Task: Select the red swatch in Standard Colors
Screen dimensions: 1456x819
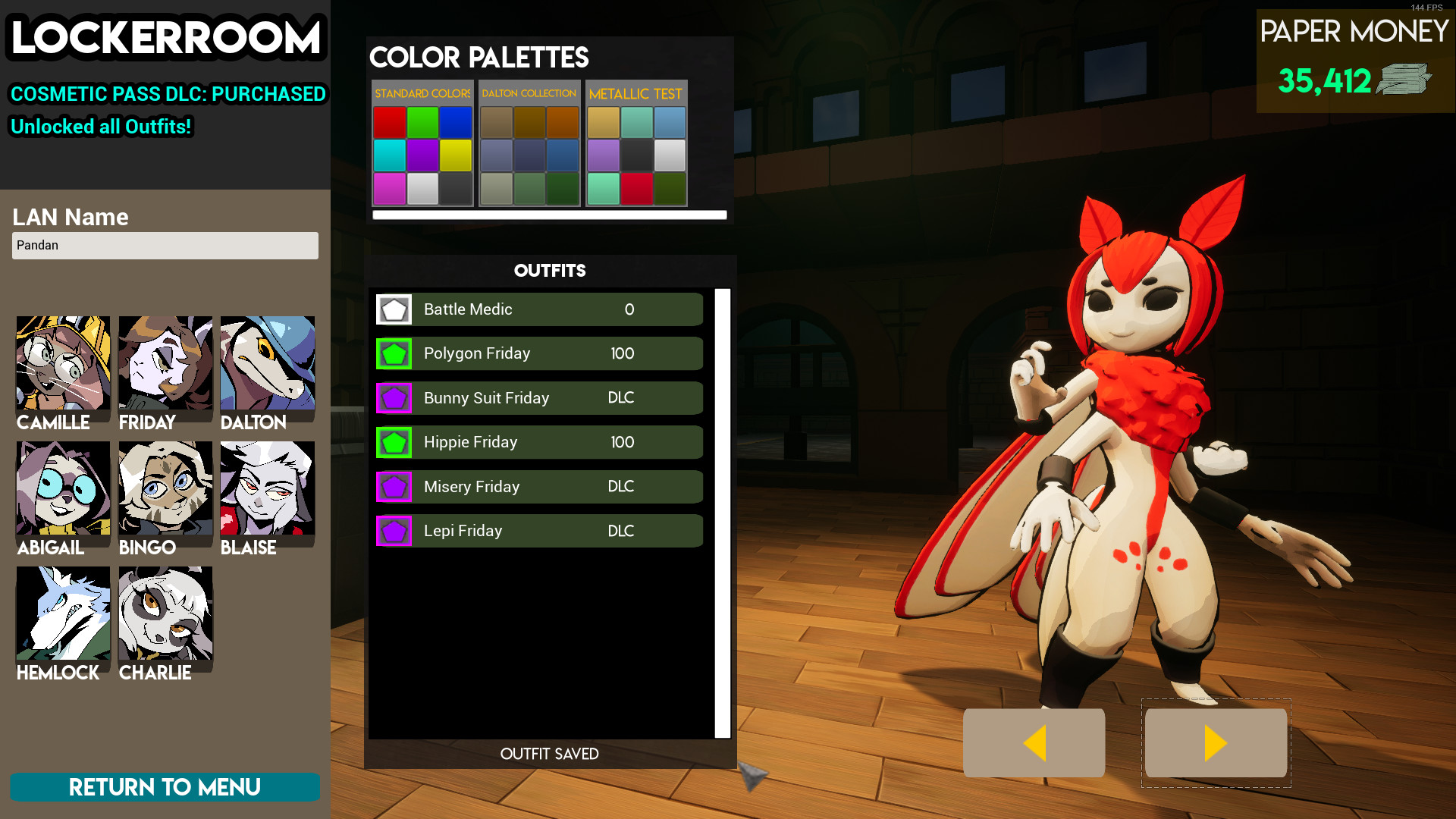Action: pos(390,122)
